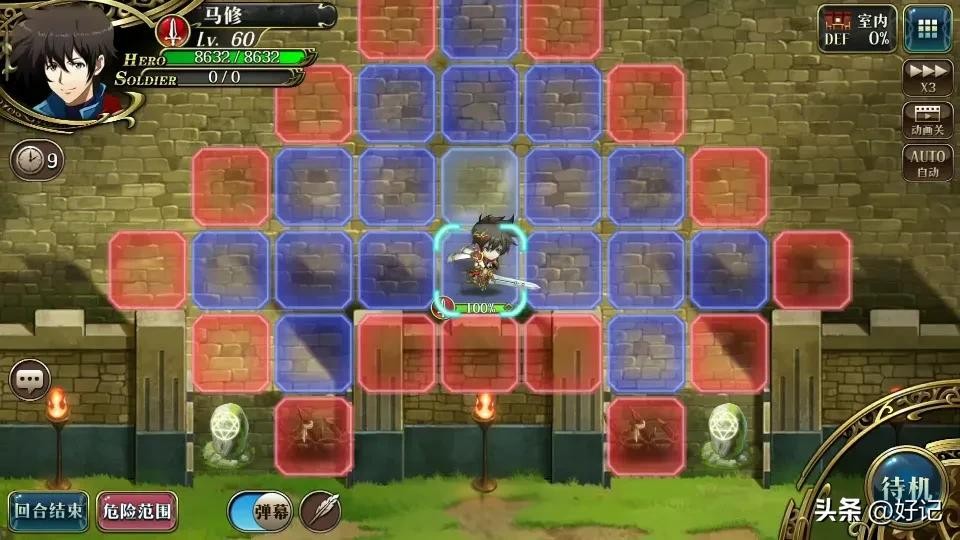Viewport: 960px width, 540px height.
Task: Change battle speed with the X3 button
Action: point(927,77)
